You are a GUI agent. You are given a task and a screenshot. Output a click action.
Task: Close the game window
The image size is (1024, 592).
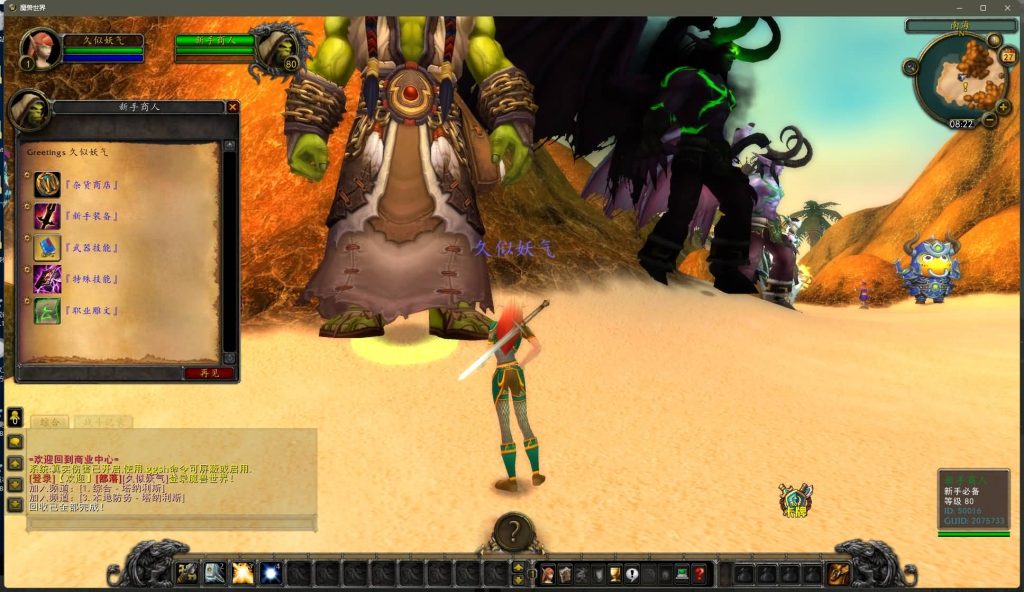tap(1007, 7)
